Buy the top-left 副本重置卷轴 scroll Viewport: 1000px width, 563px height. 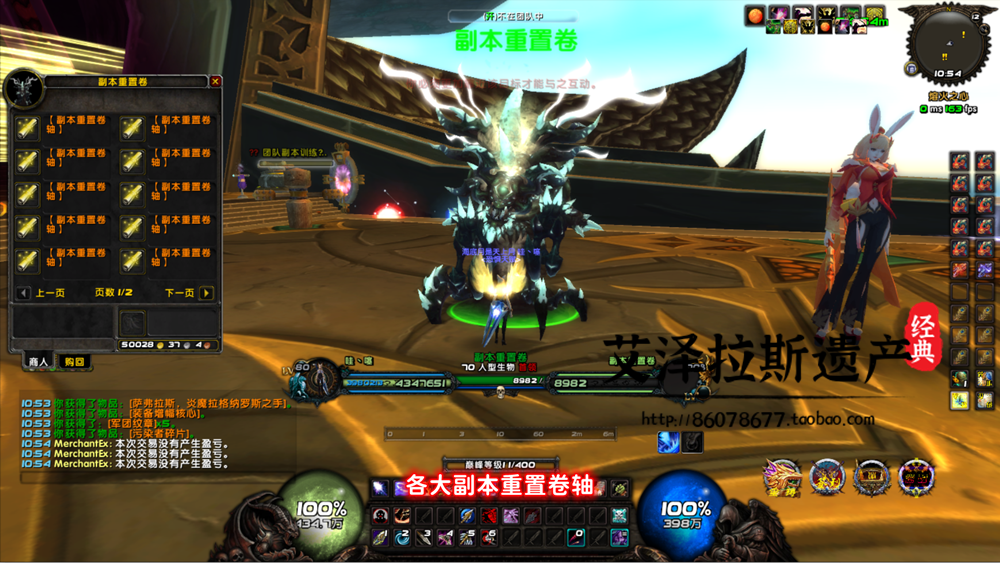(27, 128)
